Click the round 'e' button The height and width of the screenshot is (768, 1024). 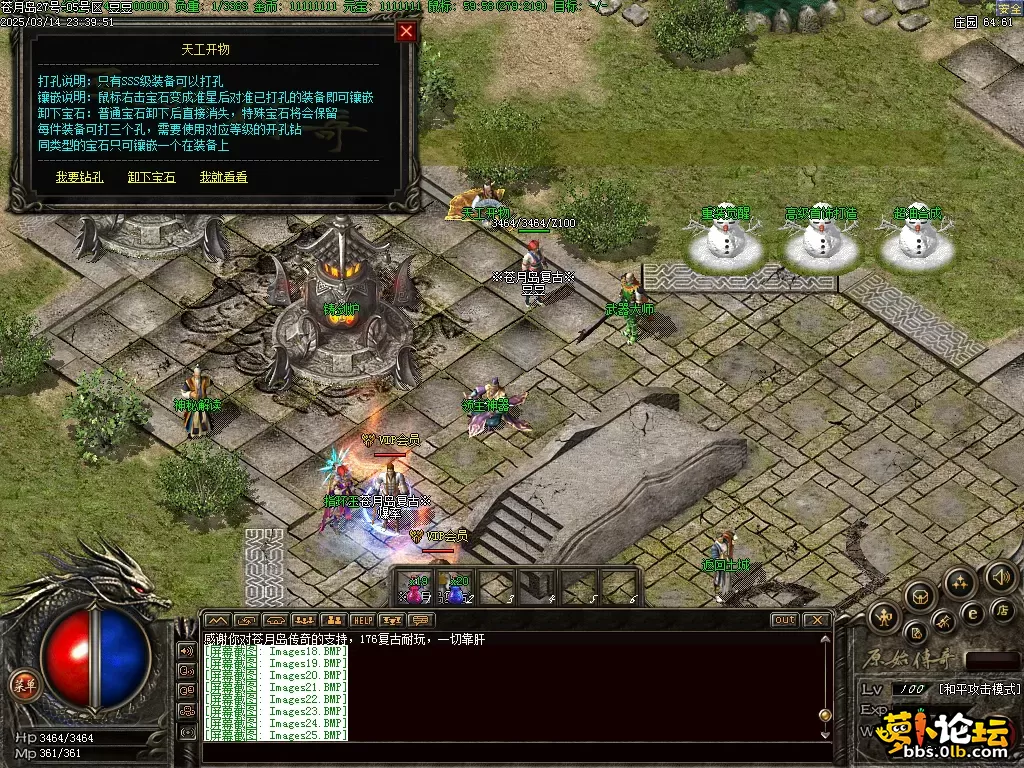(971, 614)
